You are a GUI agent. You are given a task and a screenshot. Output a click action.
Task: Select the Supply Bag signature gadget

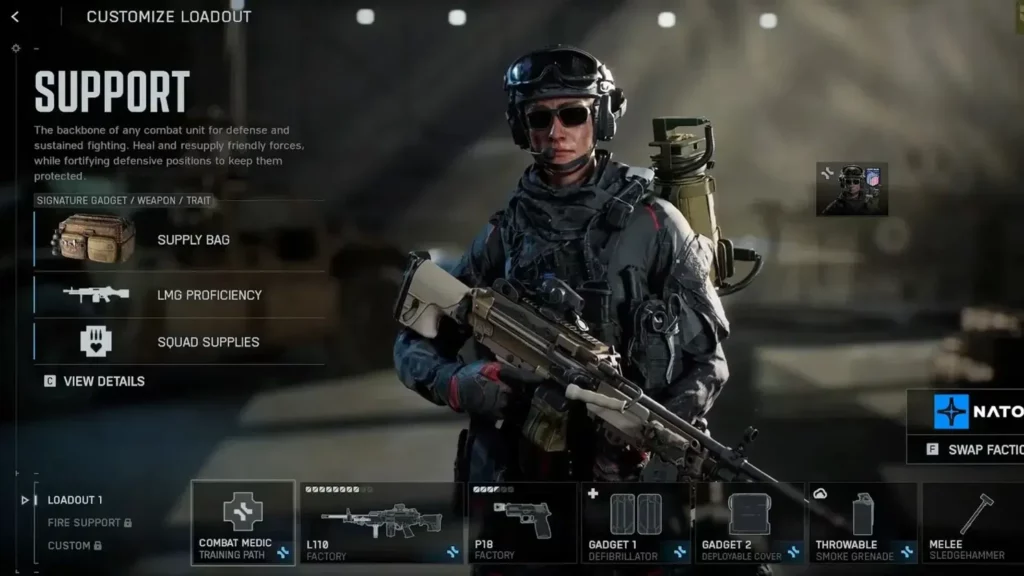tap(180, 240)
